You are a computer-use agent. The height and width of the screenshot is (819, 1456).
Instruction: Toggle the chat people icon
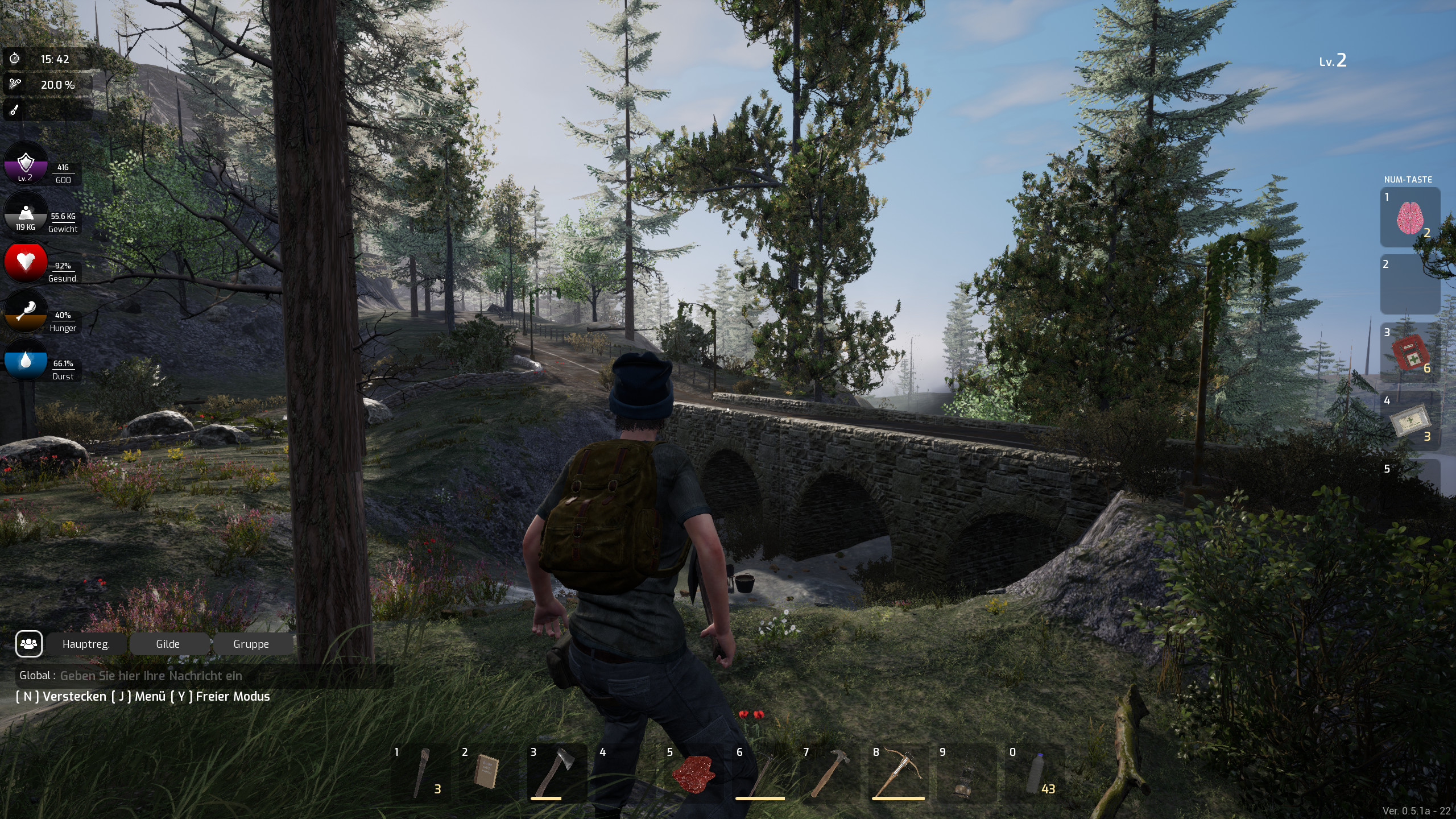point(28,643)
